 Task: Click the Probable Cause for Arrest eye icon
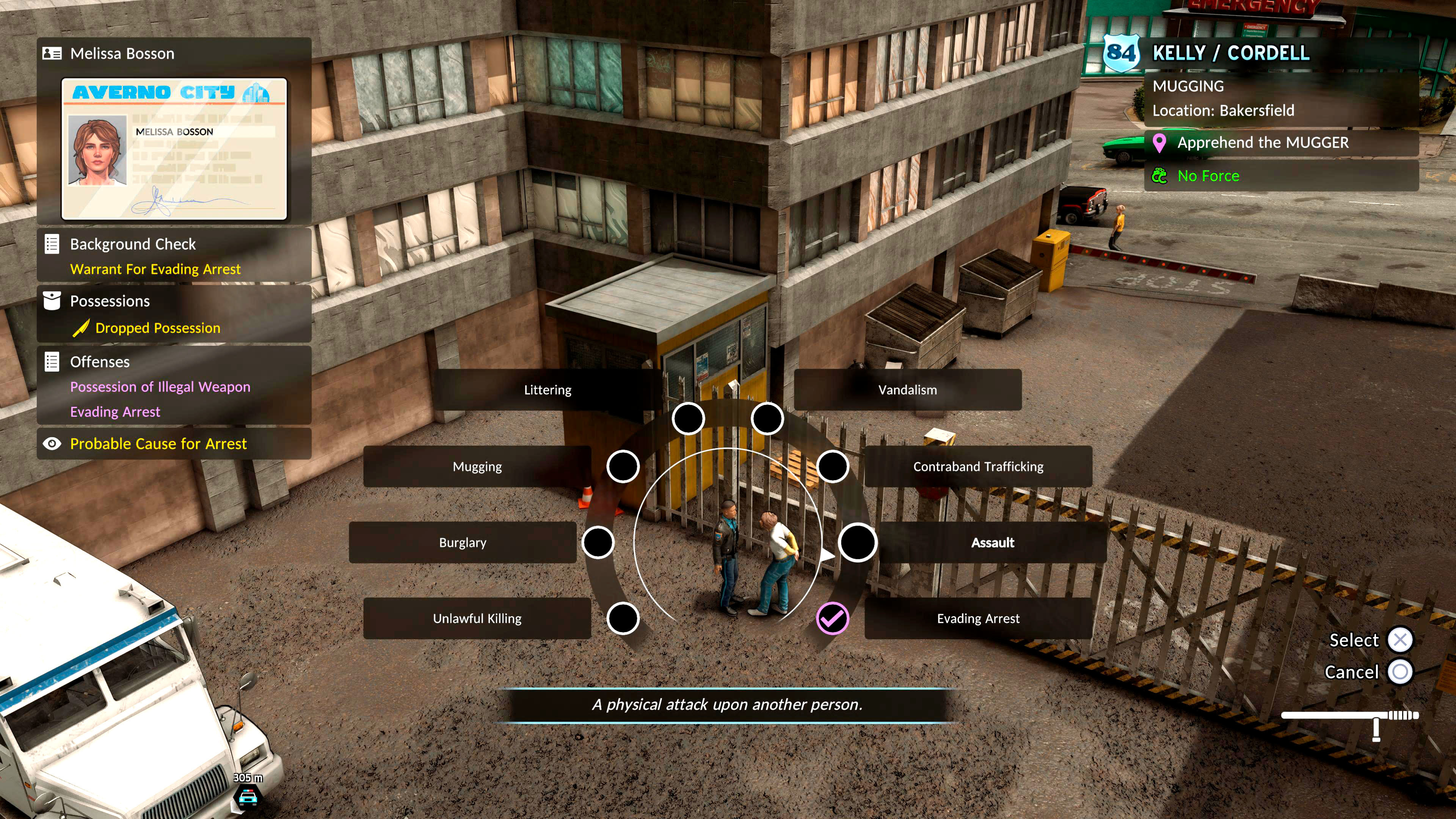(x=53, y=444)
